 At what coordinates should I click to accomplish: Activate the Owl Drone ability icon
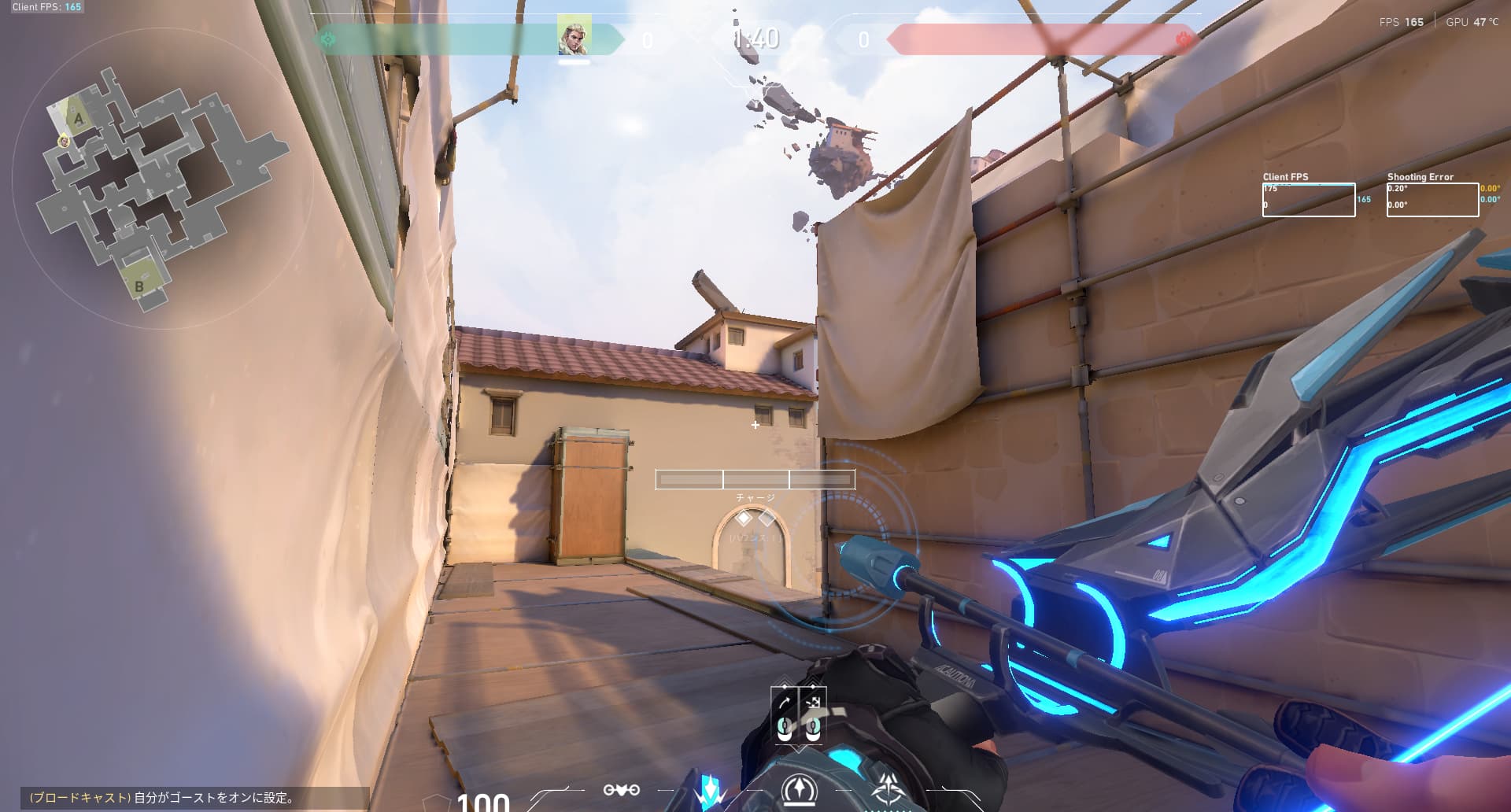click(x=621, y=790)
